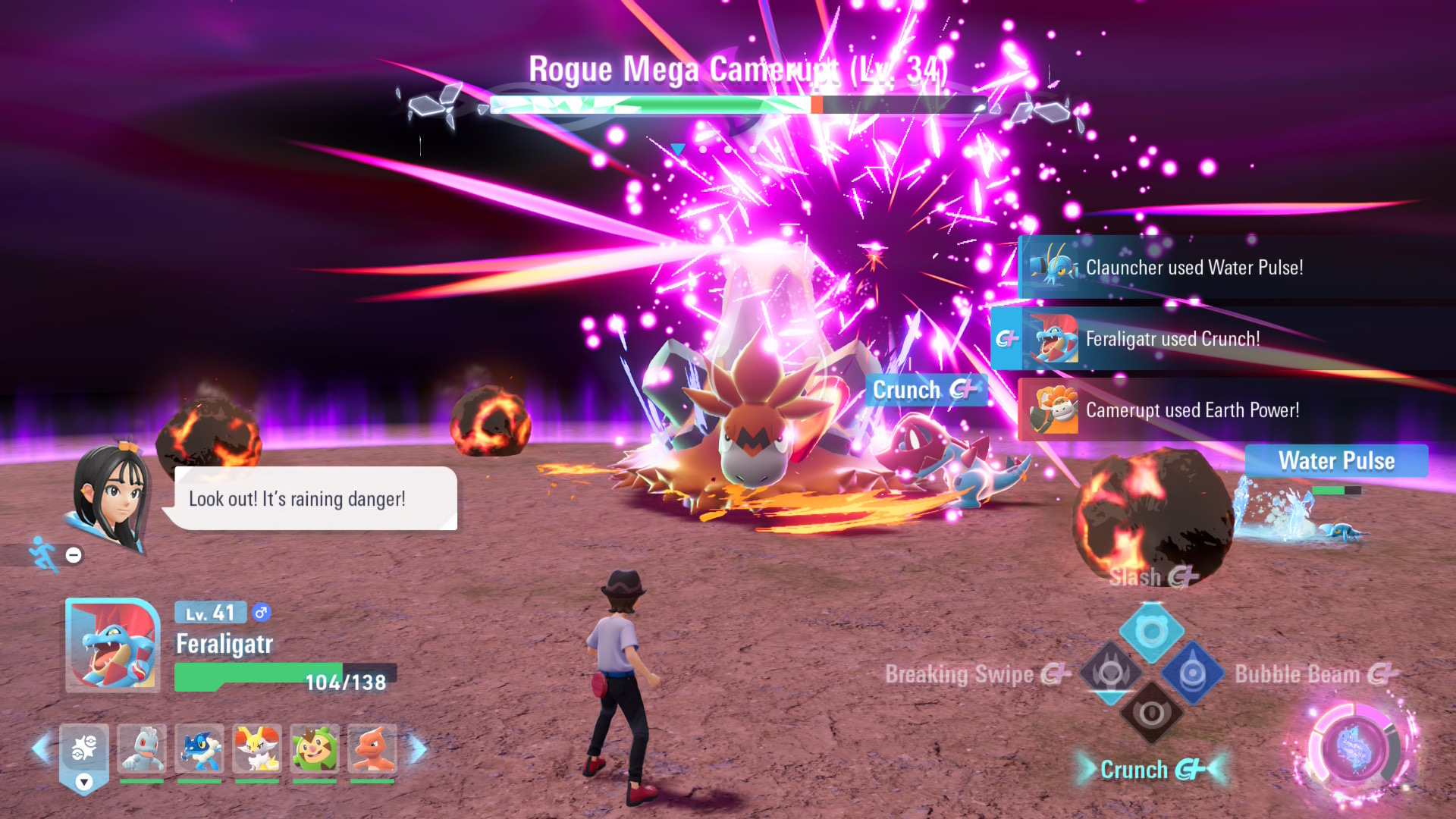
Task: Click the right arrow beside the party bar
Action: 418,748
